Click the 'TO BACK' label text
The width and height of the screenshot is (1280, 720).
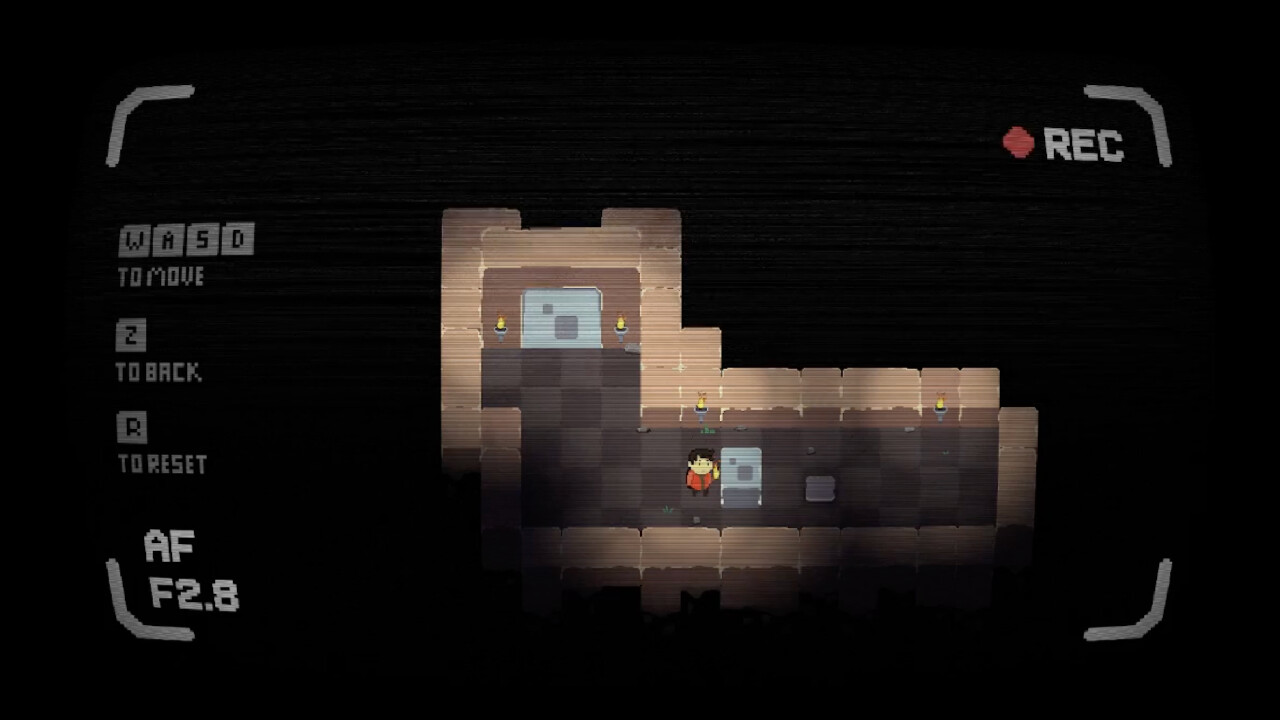point(160,370)
